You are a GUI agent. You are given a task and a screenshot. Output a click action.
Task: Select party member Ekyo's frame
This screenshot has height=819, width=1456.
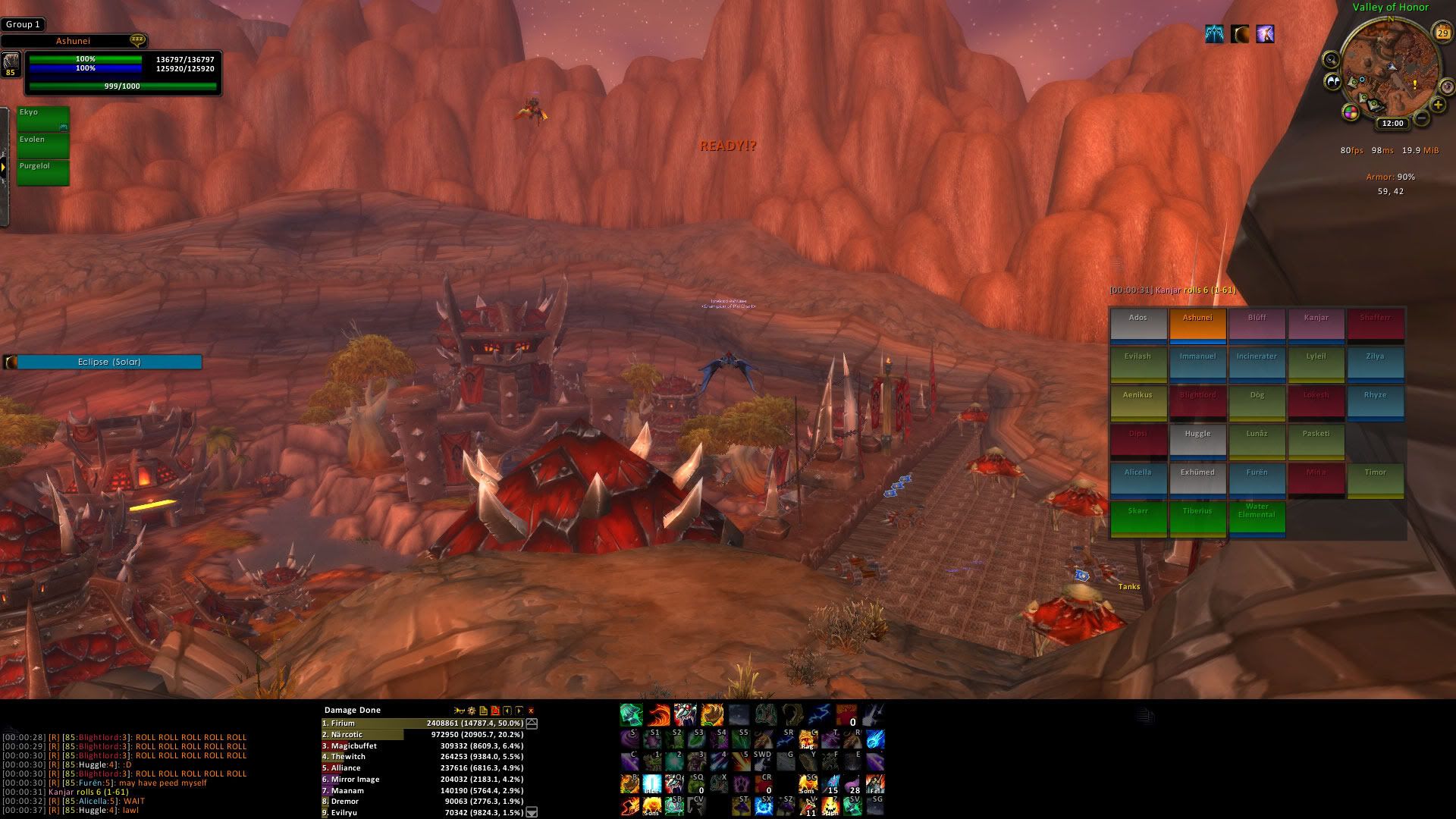43,118
